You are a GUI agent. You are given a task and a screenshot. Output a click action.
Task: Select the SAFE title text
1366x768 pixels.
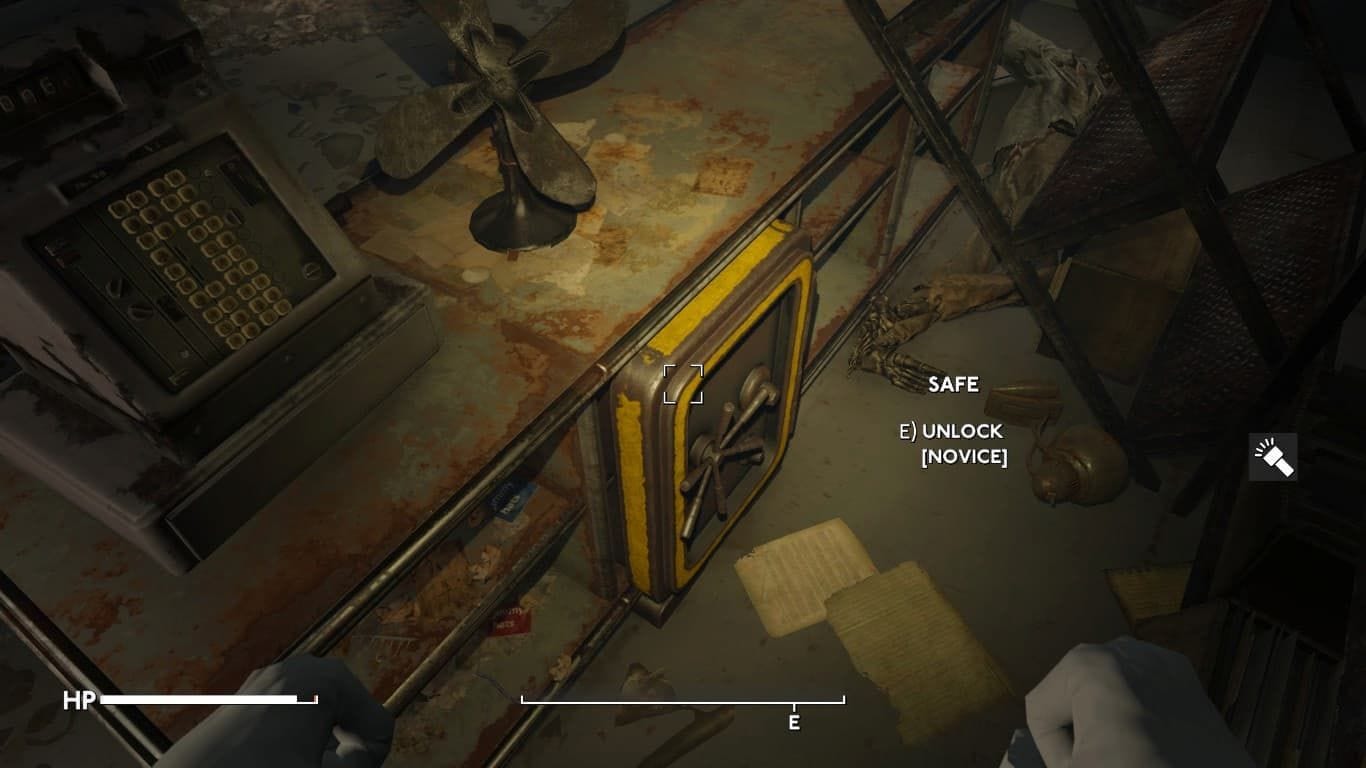point(956,384)
